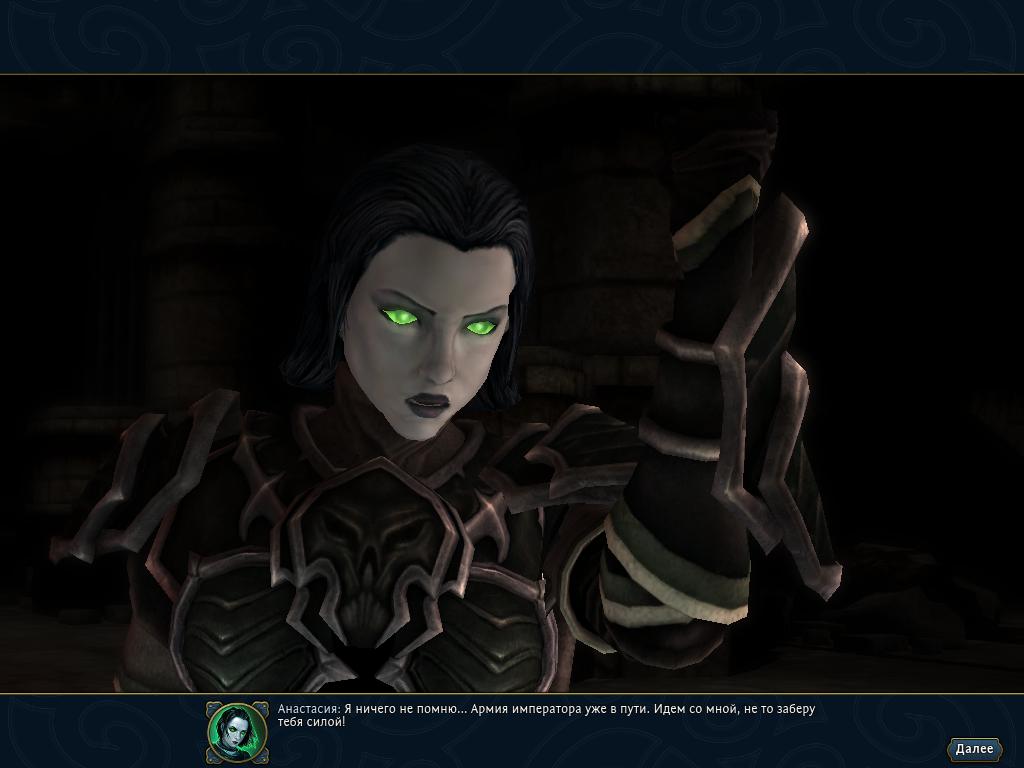The height and width of the screenshot is (768, 1024).
Task: Click Anastasia's speaker portrait icon
Action: coord(237,731)
